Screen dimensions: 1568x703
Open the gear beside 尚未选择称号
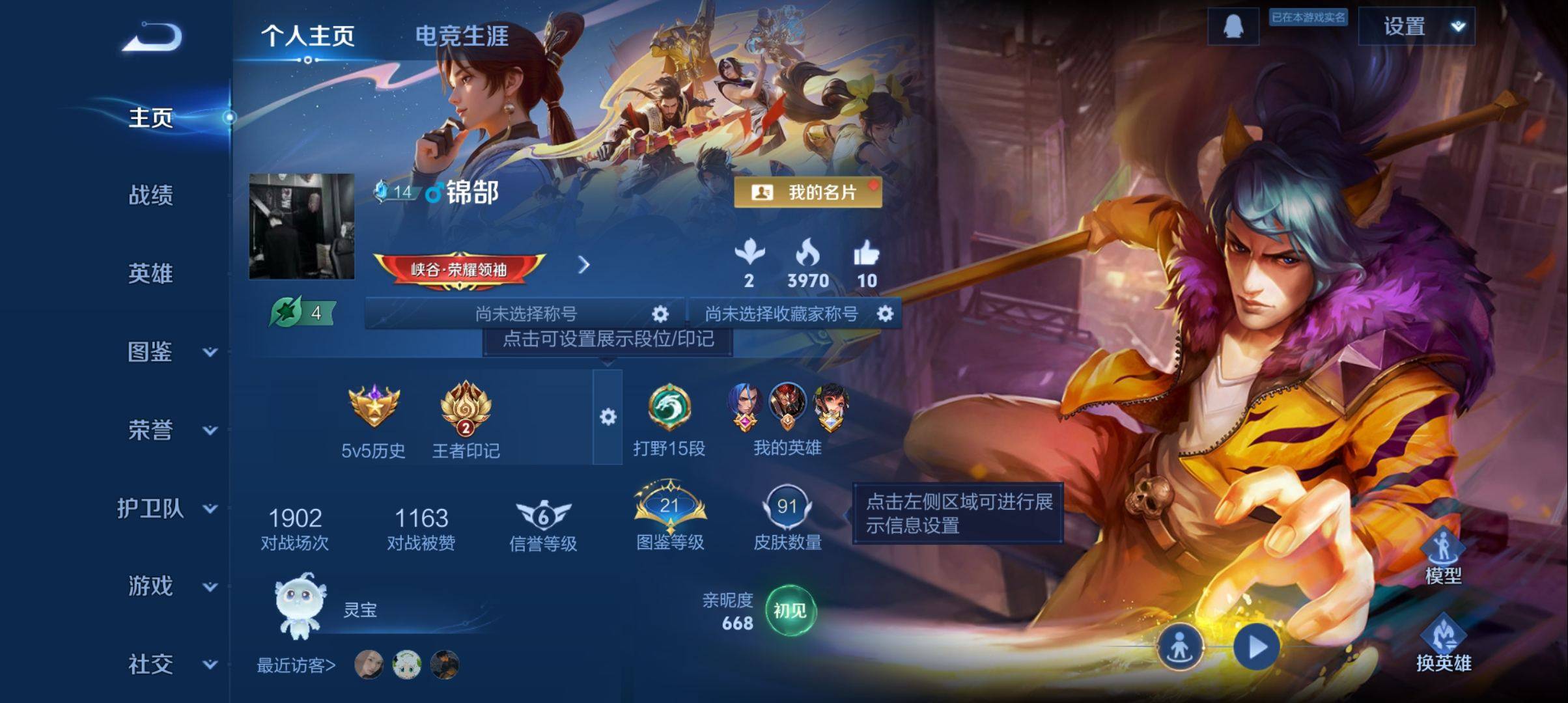[659, 314]
